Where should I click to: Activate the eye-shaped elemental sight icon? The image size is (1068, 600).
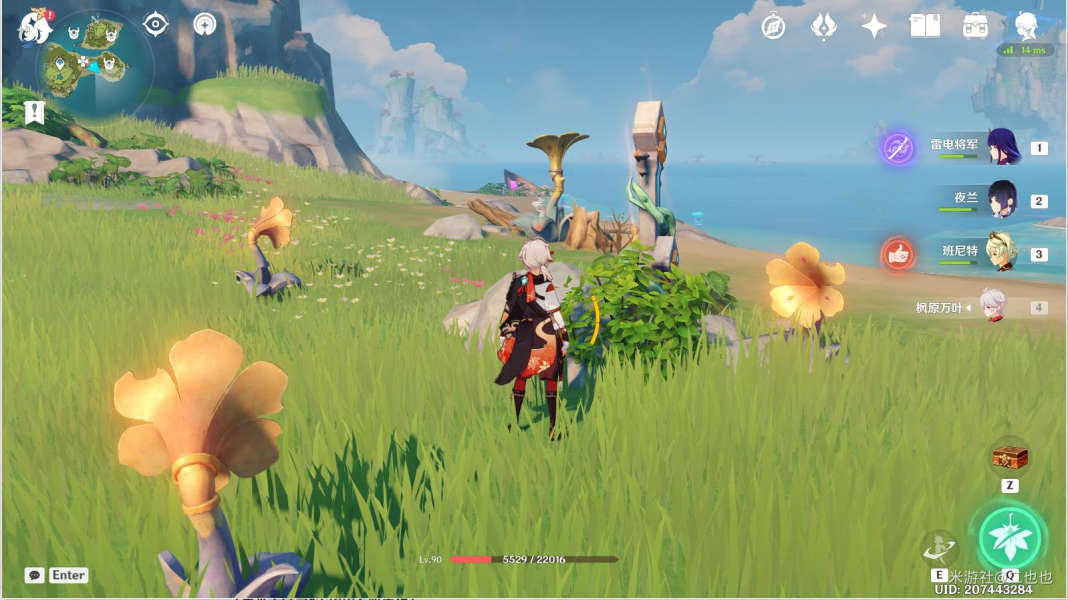(x=156, y=24)
